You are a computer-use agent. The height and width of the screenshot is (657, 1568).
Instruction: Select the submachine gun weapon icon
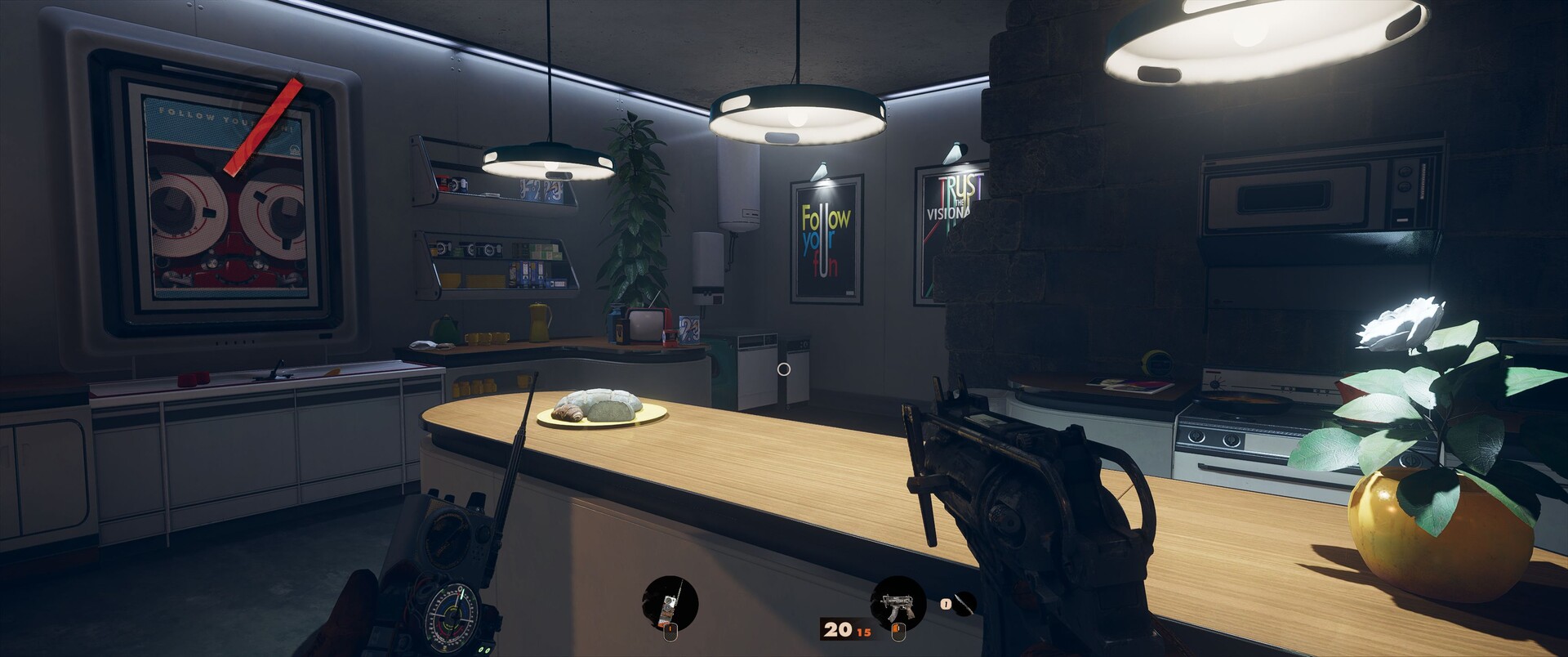[x=898, y=603]
